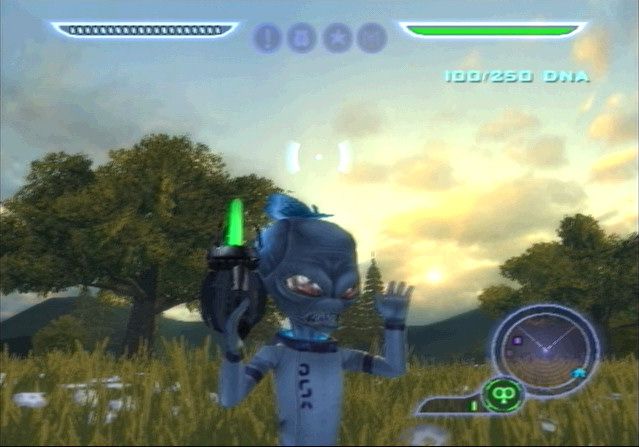Click the purple marker on the radar
Viewport: 639px width, 447px height.
[x=517, y=340]
